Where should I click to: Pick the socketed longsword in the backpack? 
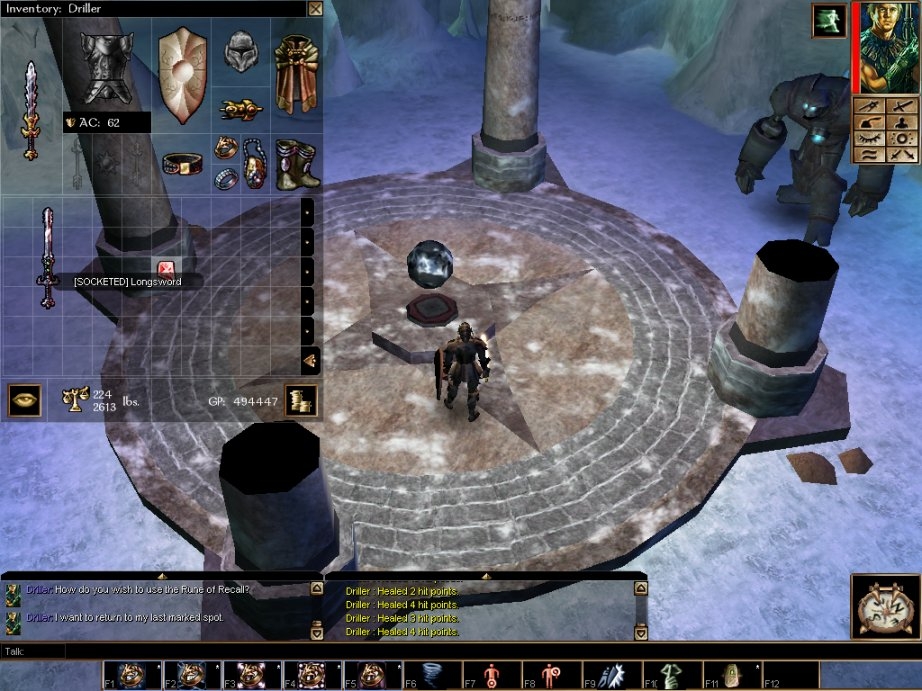coord(46,257)
